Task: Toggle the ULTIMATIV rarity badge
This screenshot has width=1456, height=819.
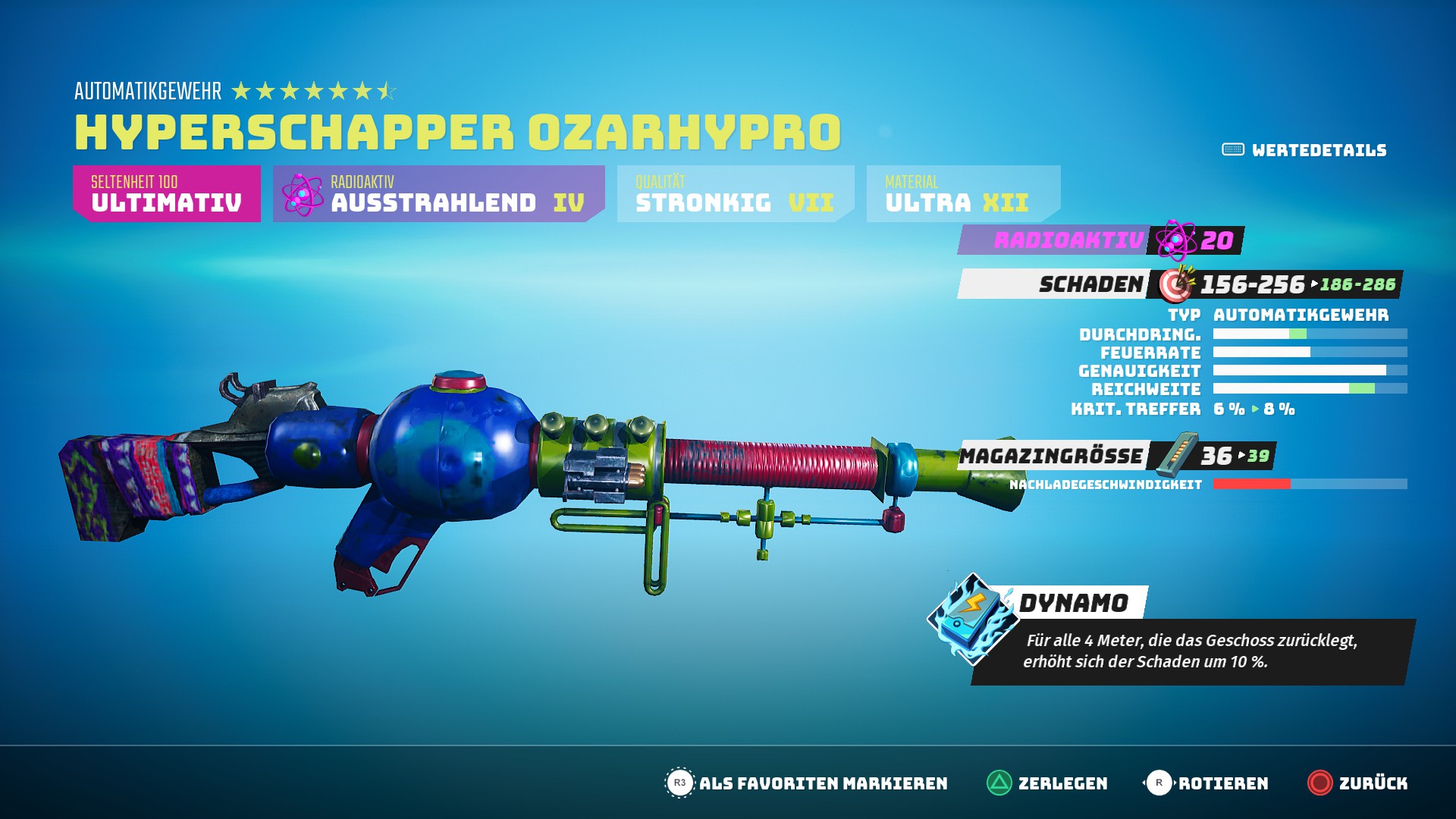Action: click(x=166, y=193)
